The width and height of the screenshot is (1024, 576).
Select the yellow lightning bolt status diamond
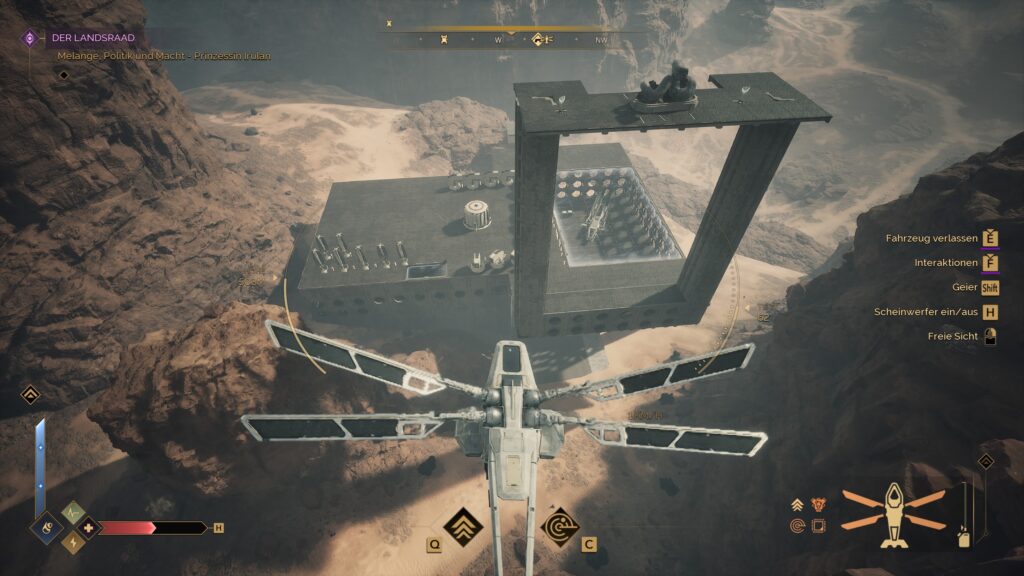click(73, 542)
